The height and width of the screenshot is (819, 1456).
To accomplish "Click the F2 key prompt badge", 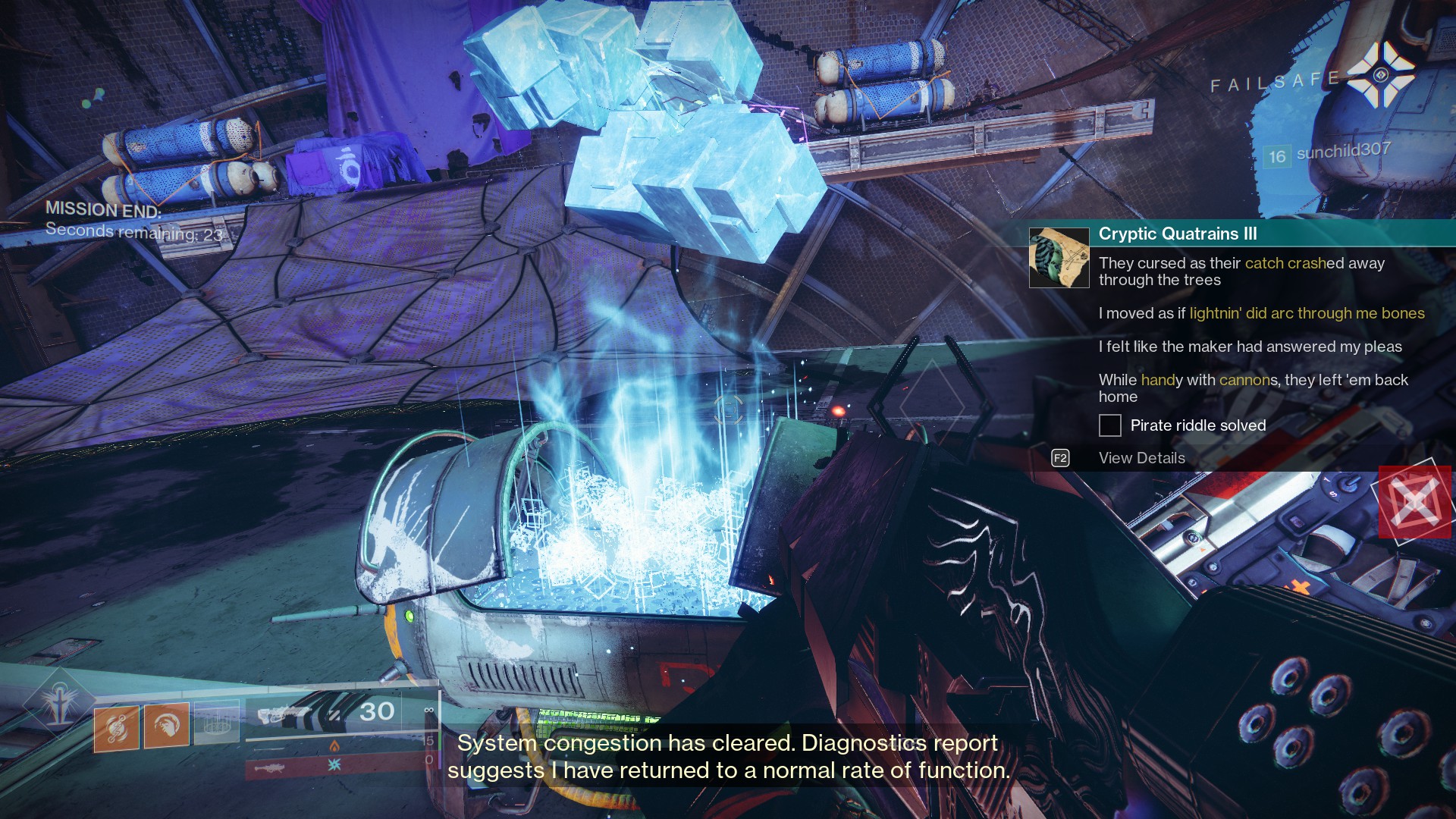I will (1059, 458).
